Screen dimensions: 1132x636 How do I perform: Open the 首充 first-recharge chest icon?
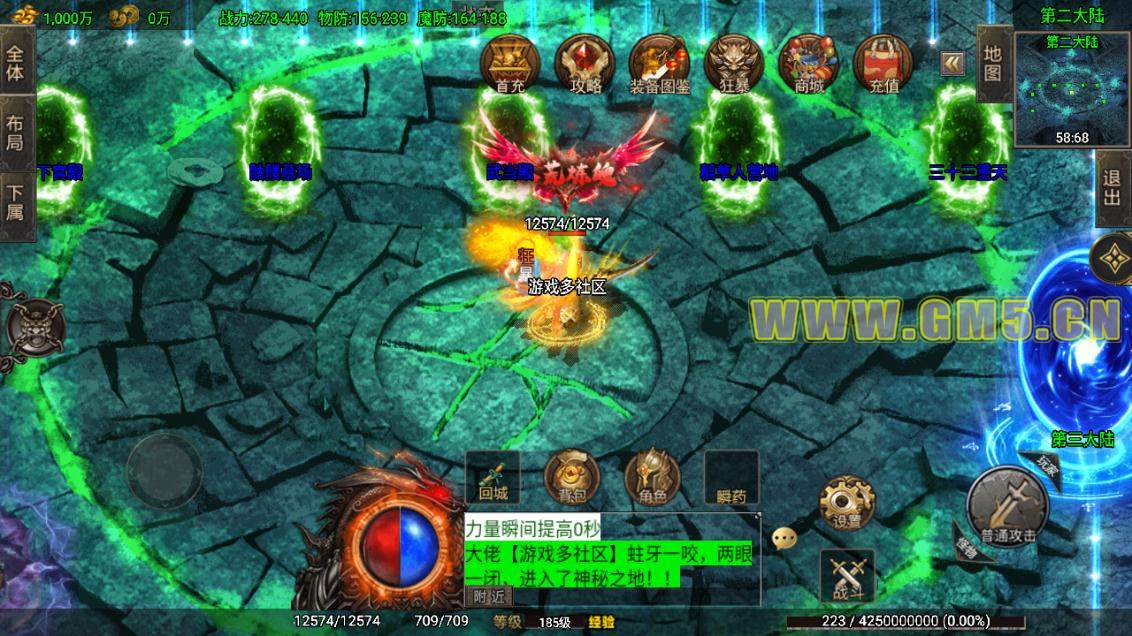[509, 64]
